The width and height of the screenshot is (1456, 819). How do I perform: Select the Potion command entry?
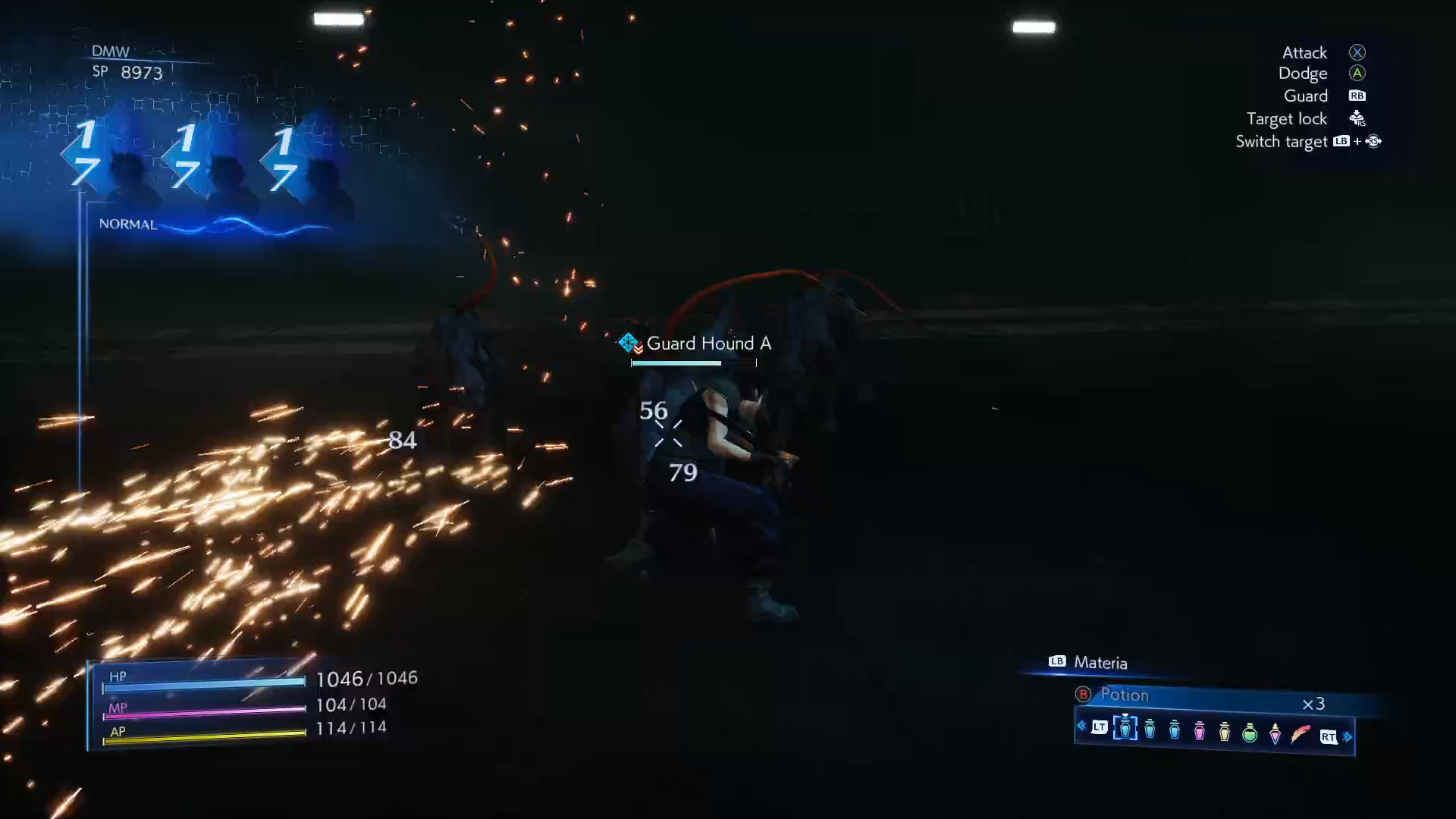pyautogui.click(x=1125, y=695)
